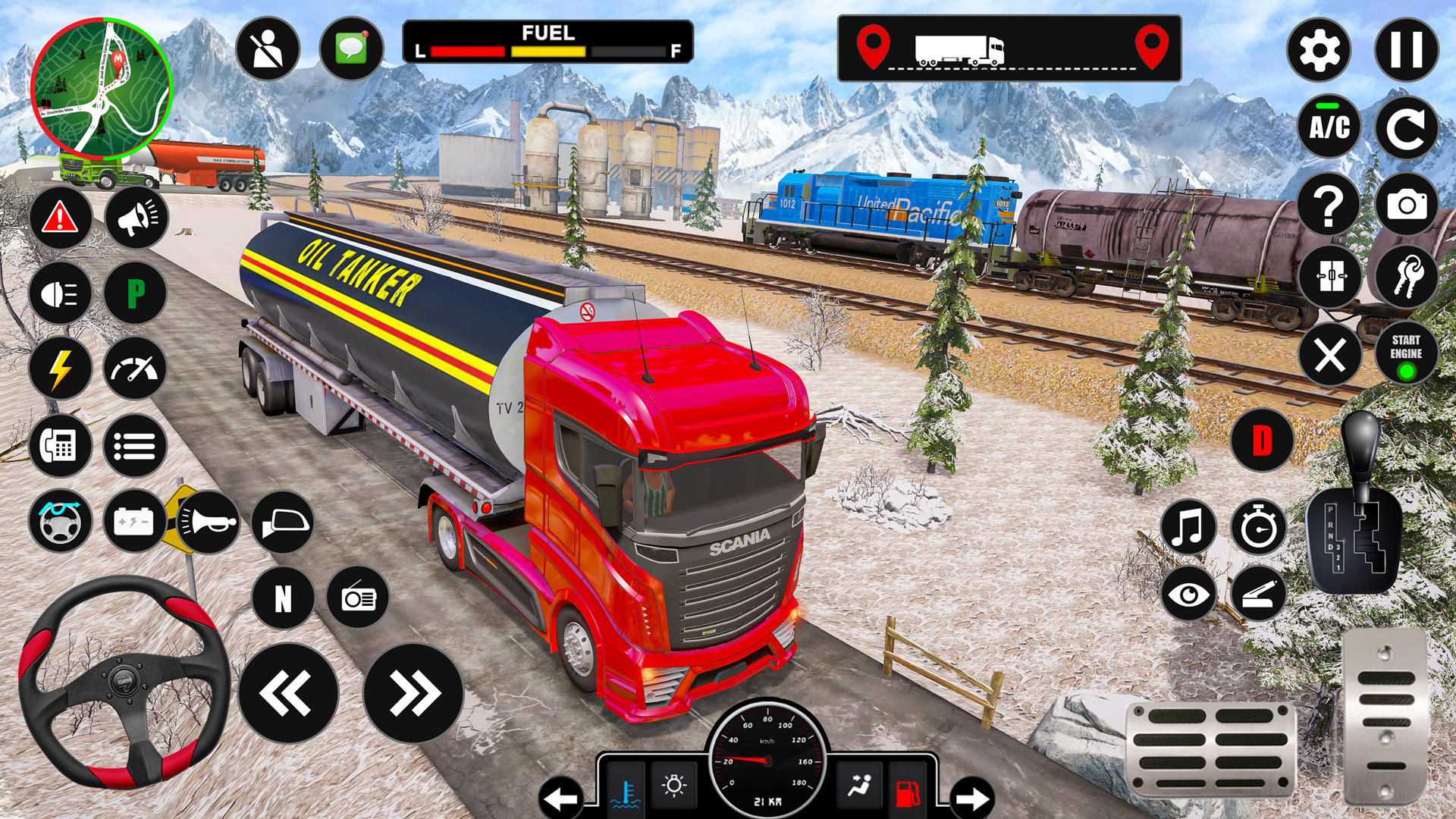This screenshot has width=1456, height=819.
Task: Turn on the hazard warning triangle
Action: (61, 218)
